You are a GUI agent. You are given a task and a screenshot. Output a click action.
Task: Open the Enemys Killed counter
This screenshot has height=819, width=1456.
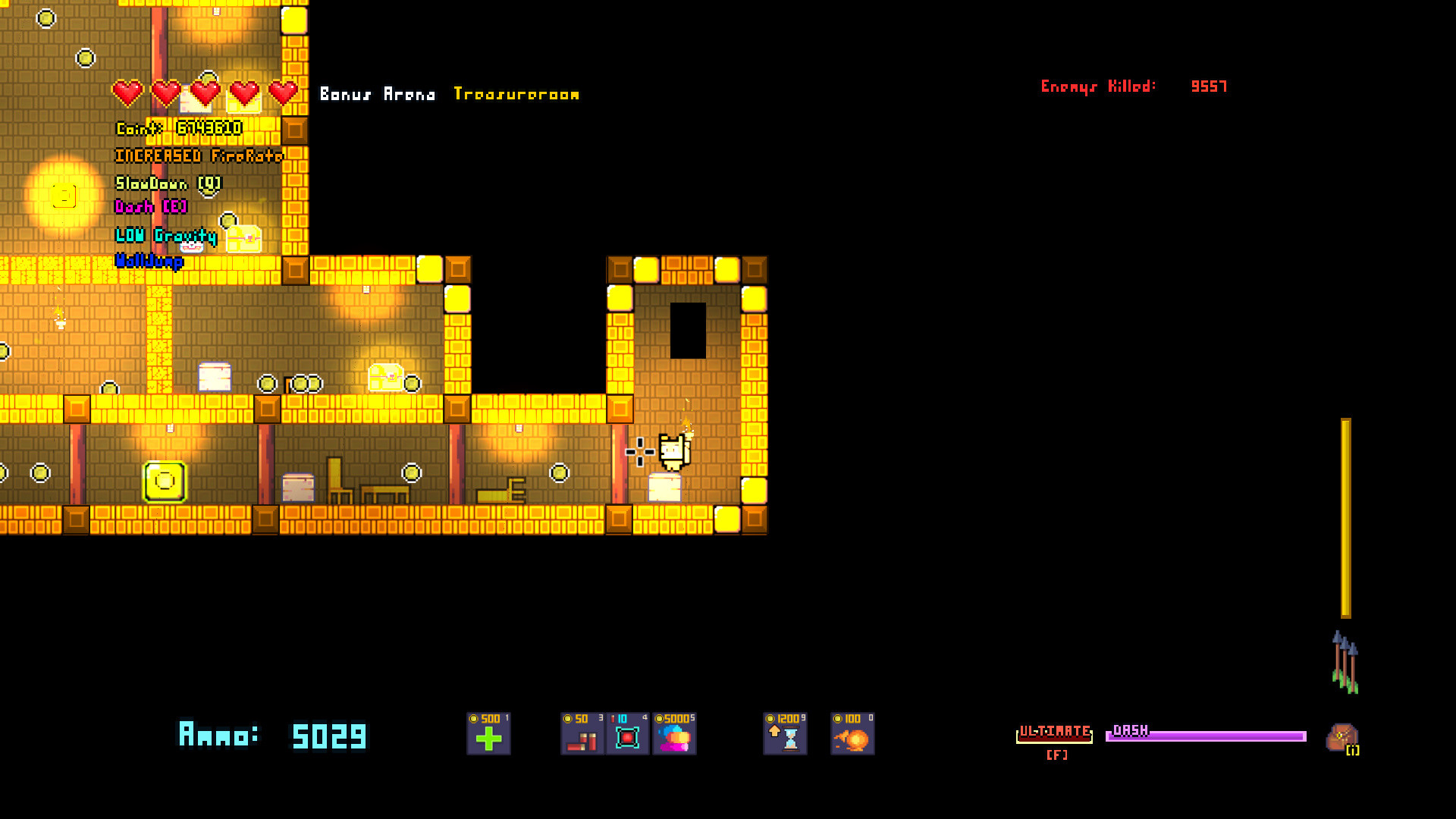click(x=1134, y=86)
